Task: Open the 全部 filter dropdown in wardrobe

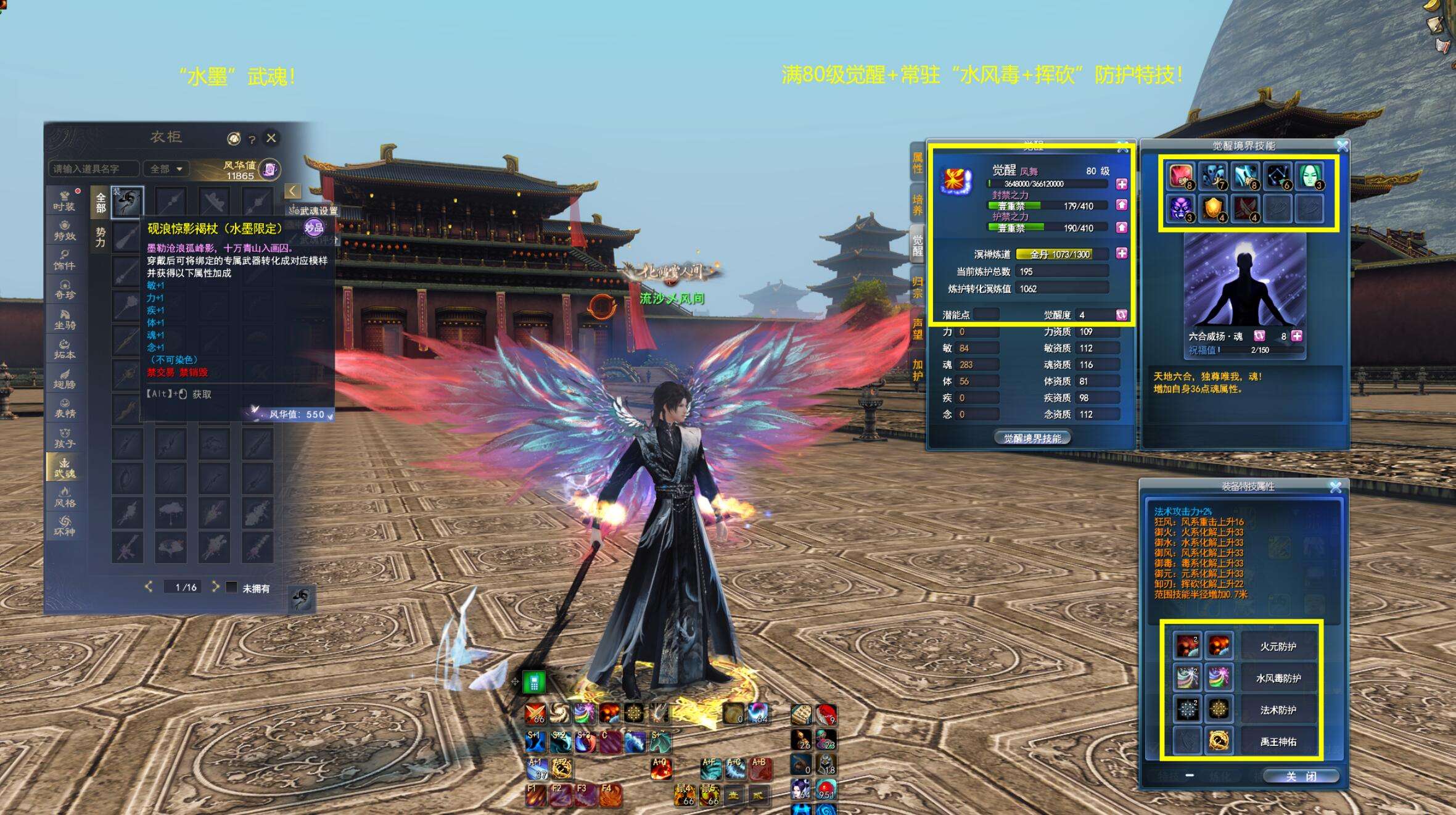Action: click(167, 169)
